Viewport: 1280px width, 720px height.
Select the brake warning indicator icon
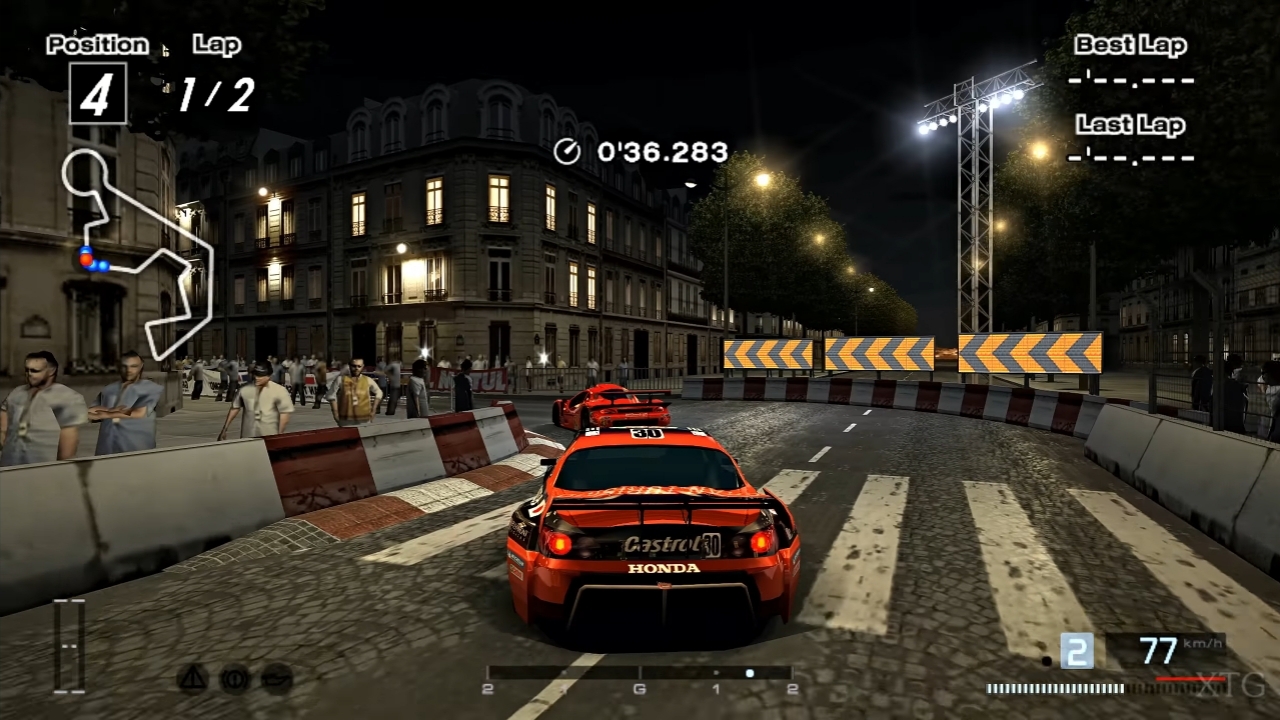(x=235, y=678)
